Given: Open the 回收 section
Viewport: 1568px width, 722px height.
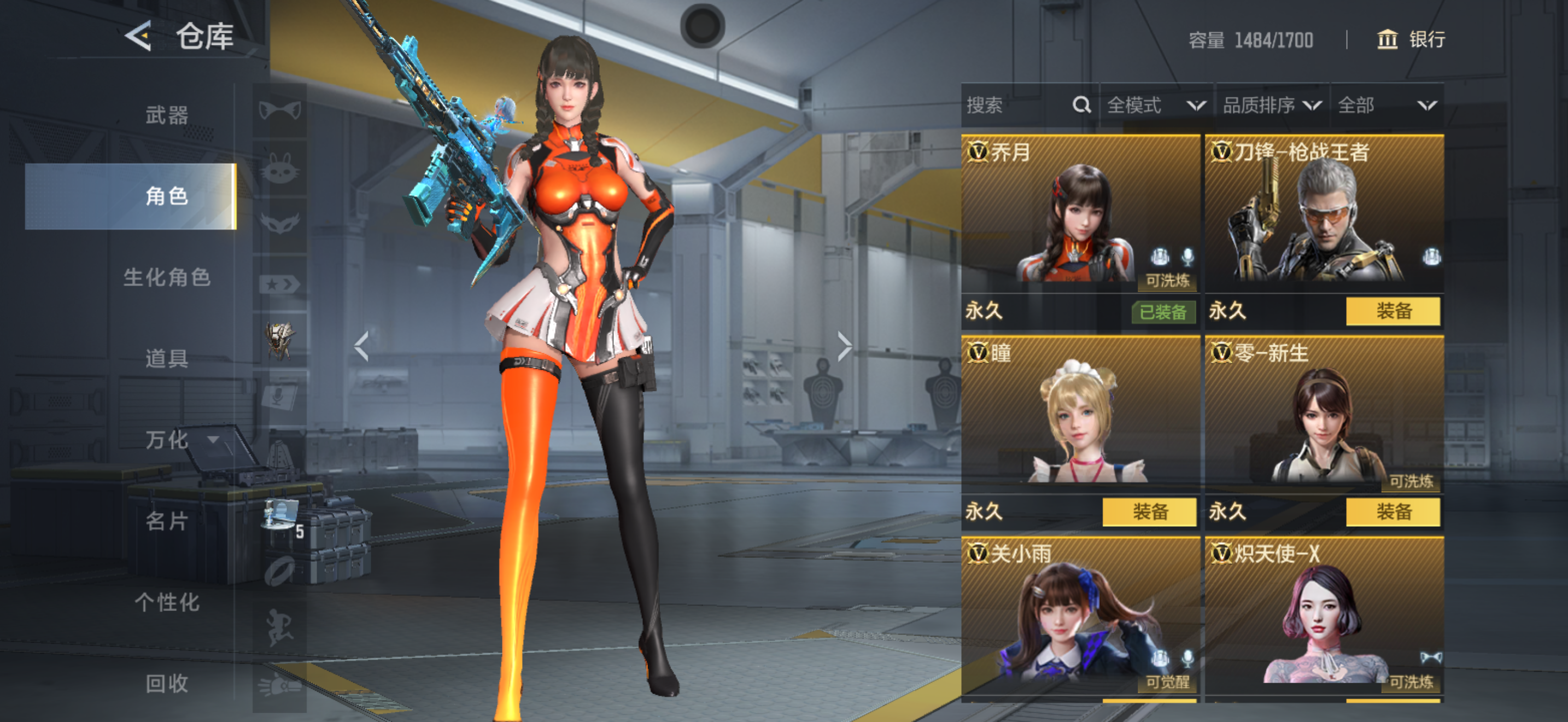Looking at the screenshot, I should point(166,683).
